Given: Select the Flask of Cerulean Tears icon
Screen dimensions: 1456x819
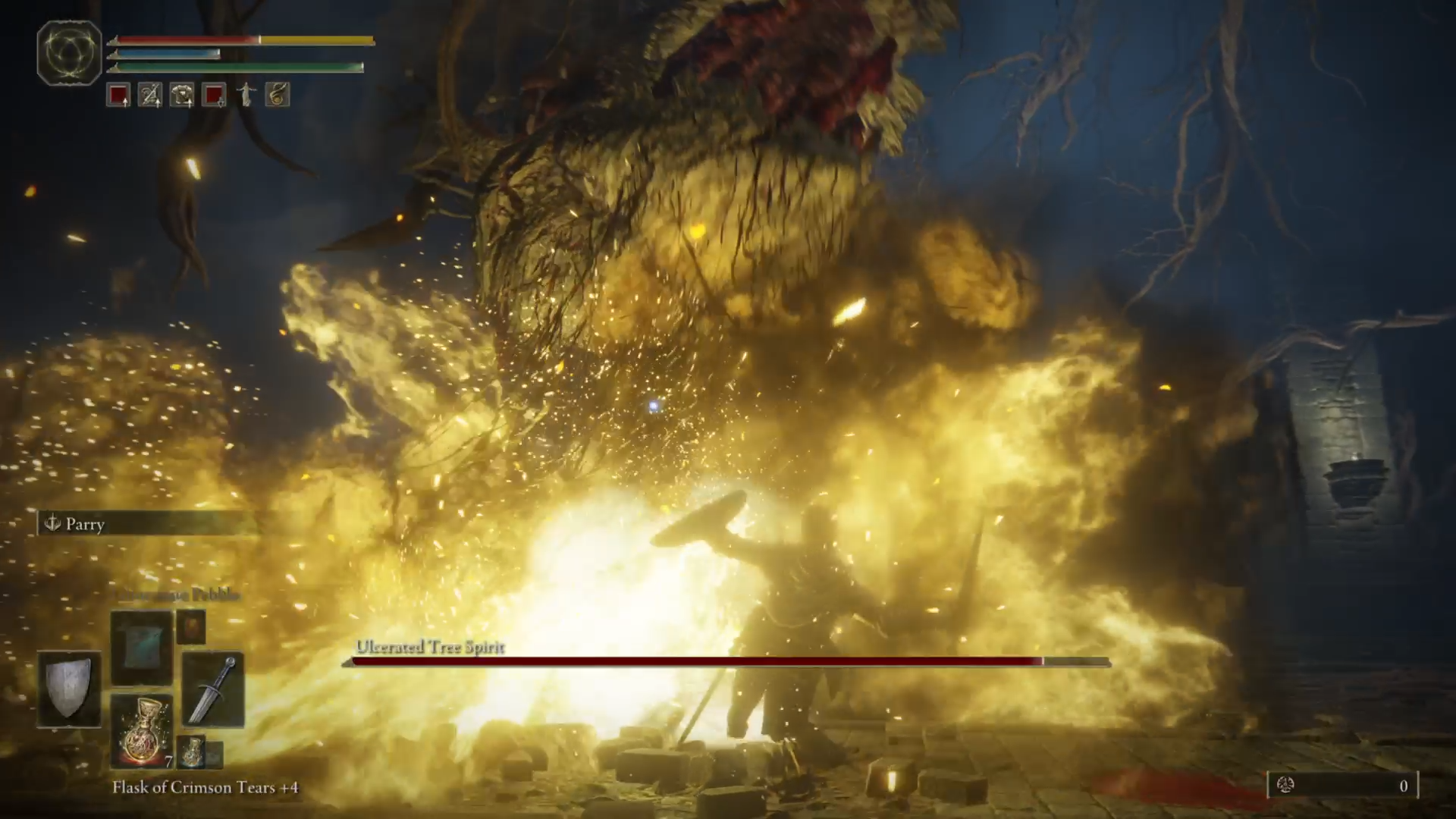Looking at the screenshot, I should tap(192, 753).
